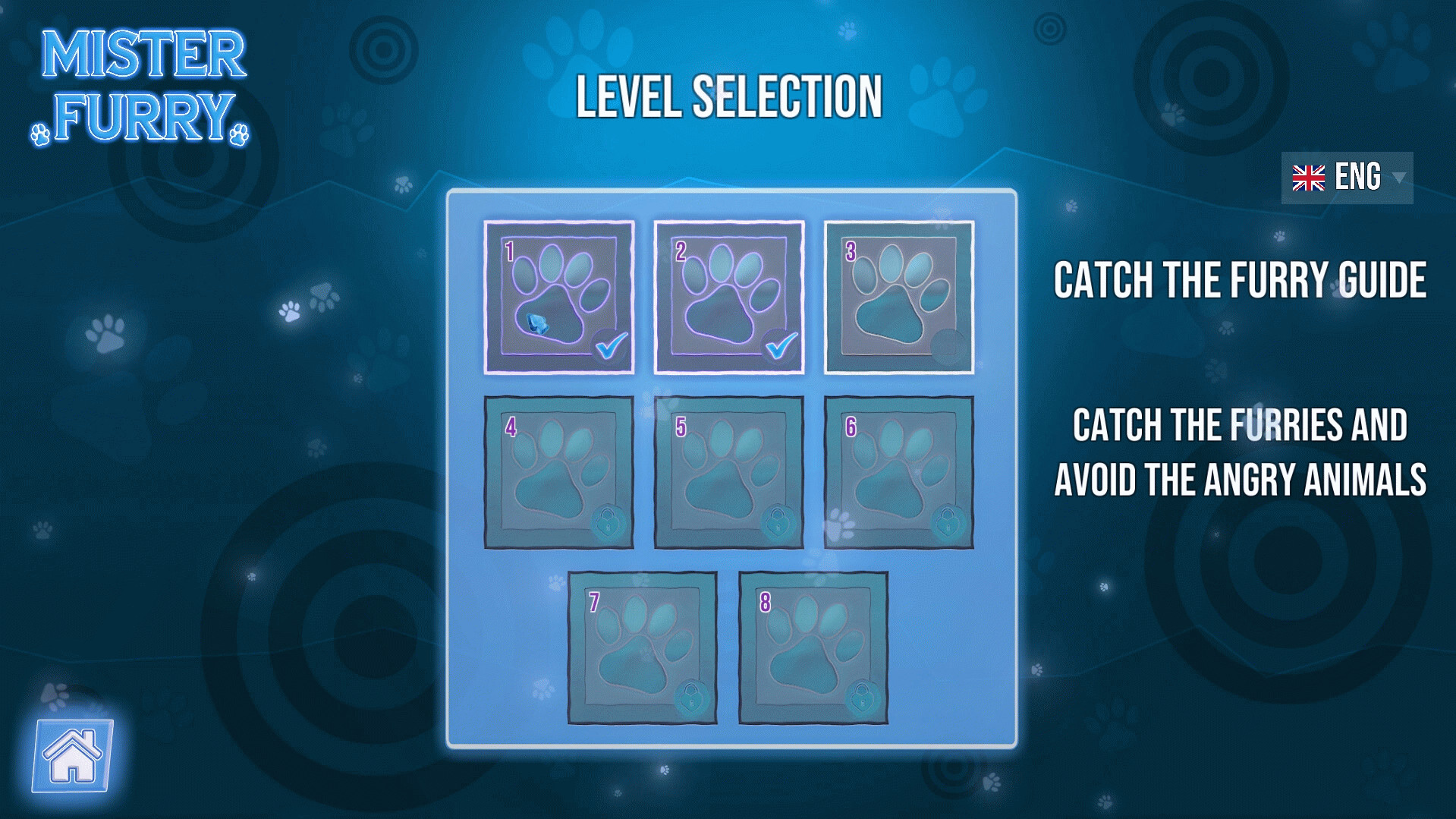Image resolution: width=1456 pixels, height=819 pixels.
Task: Click the locked level 4 tile
Action: pos(559,472)
